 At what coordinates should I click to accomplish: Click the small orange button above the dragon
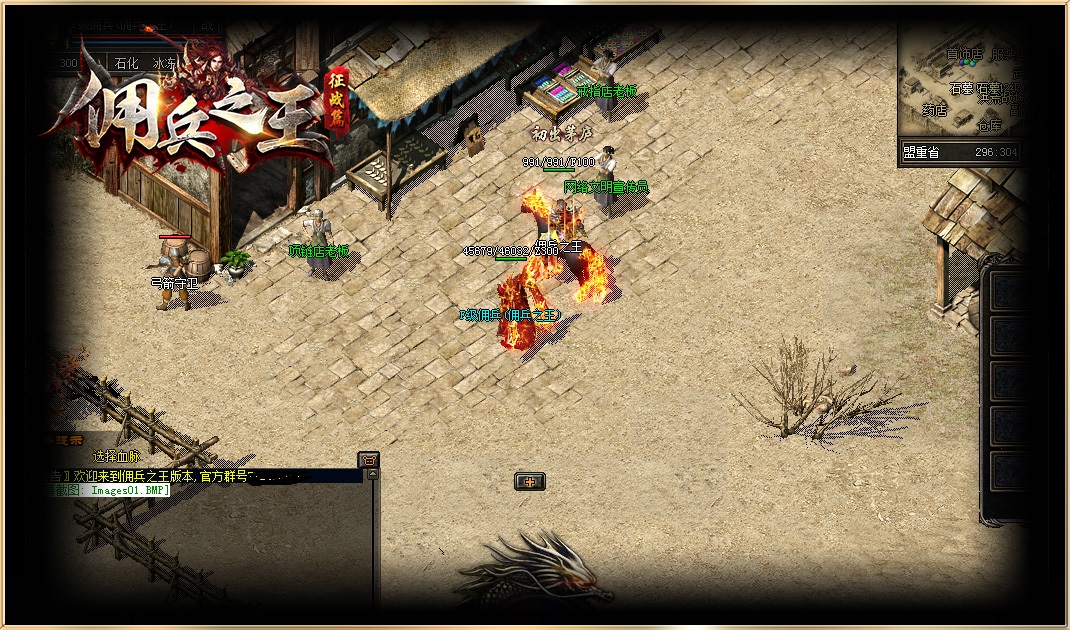pos(530,482)
